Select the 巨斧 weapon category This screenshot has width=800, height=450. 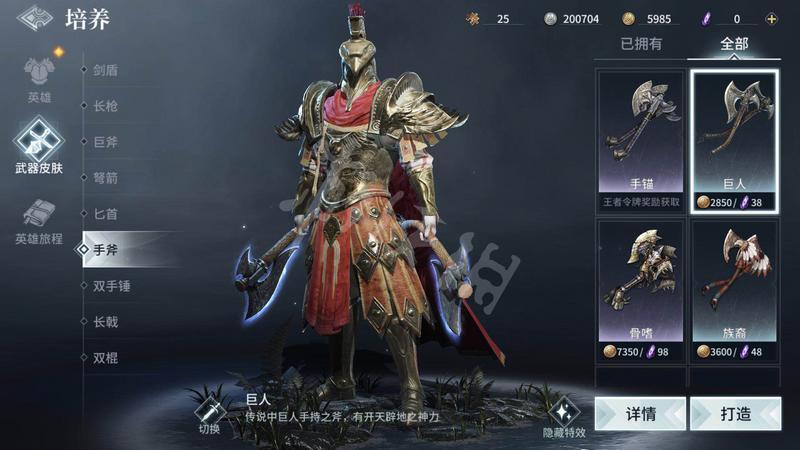(x=106, y=142)
